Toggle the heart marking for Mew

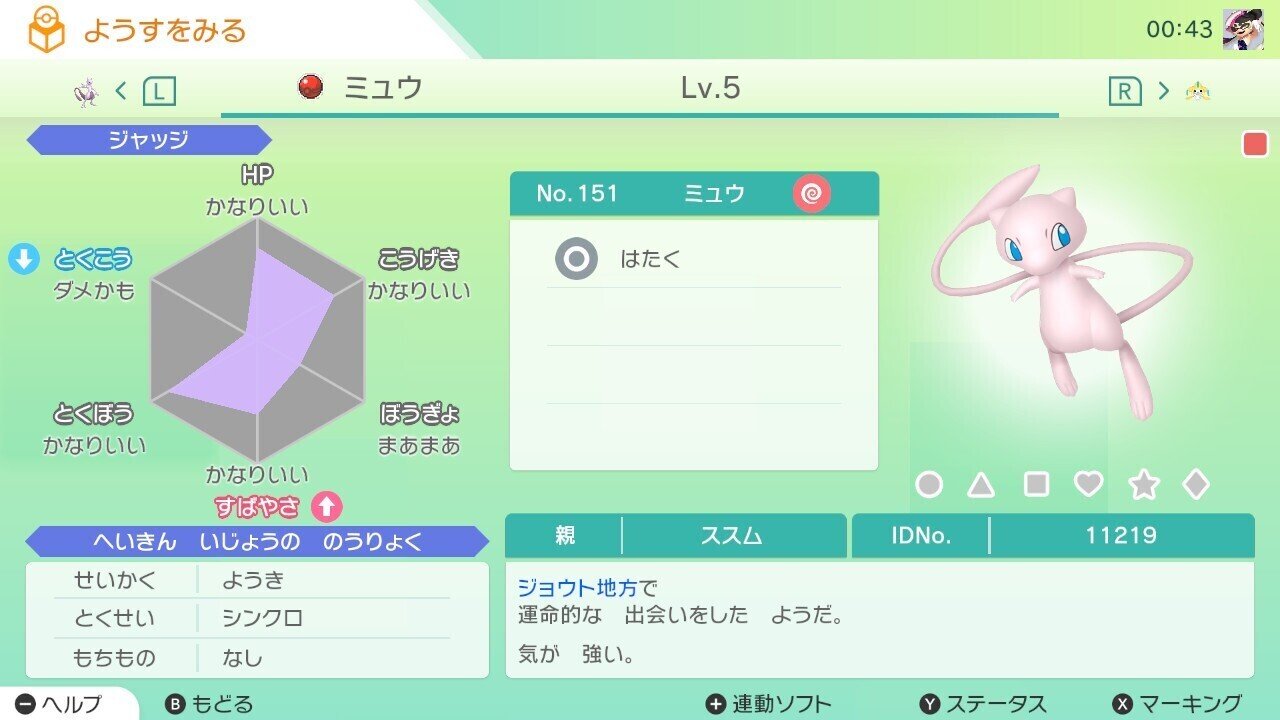tap(1086, 484)
